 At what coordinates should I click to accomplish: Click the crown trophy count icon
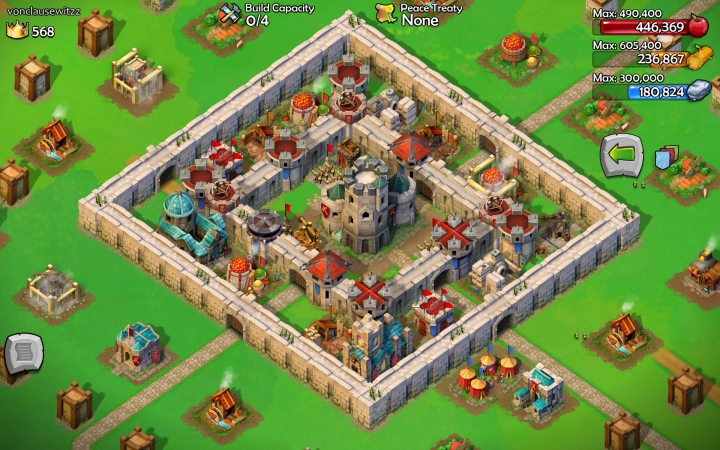point(17,31)
